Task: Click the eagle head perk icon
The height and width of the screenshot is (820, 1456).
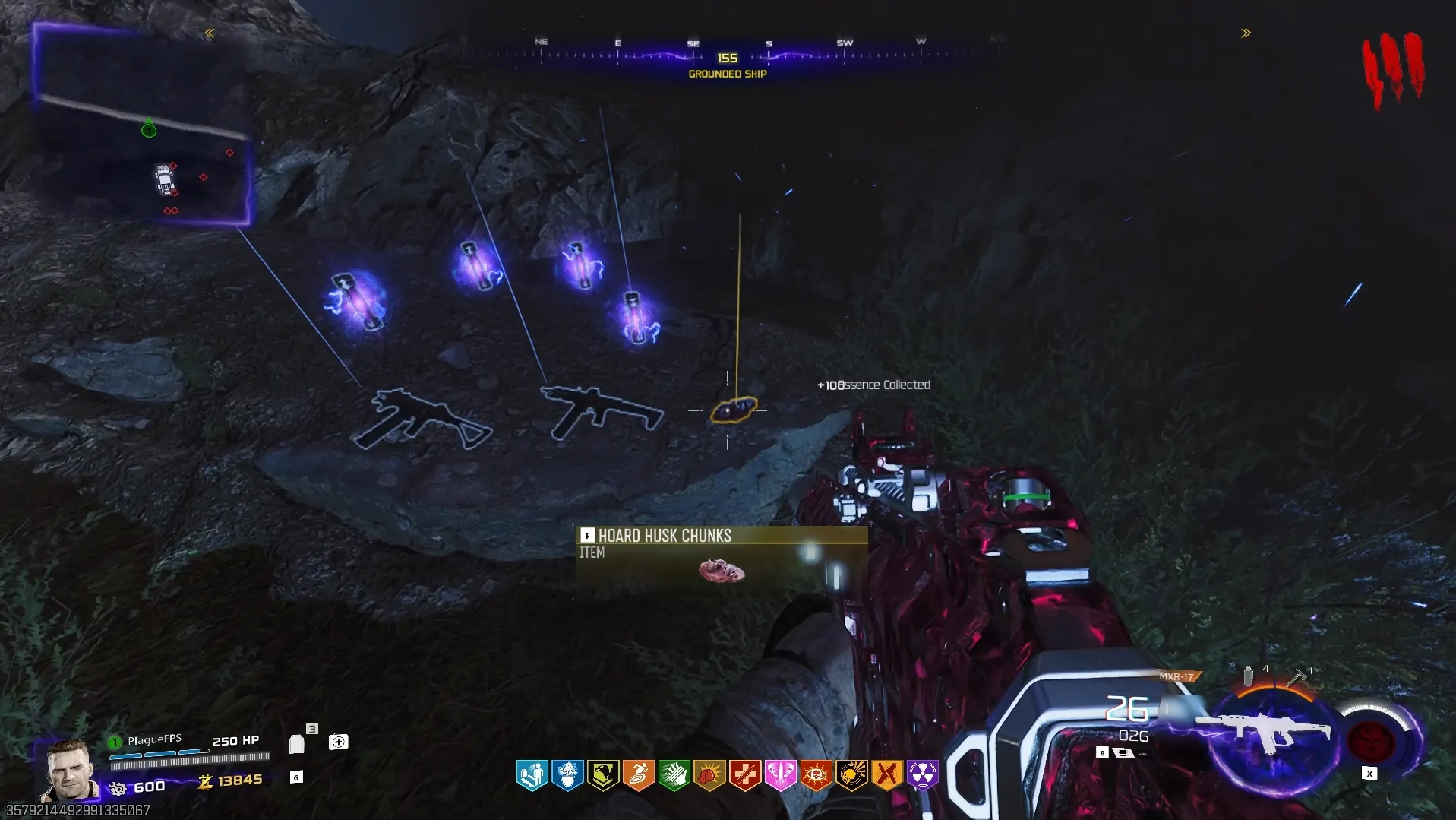Action: point(603,775)
